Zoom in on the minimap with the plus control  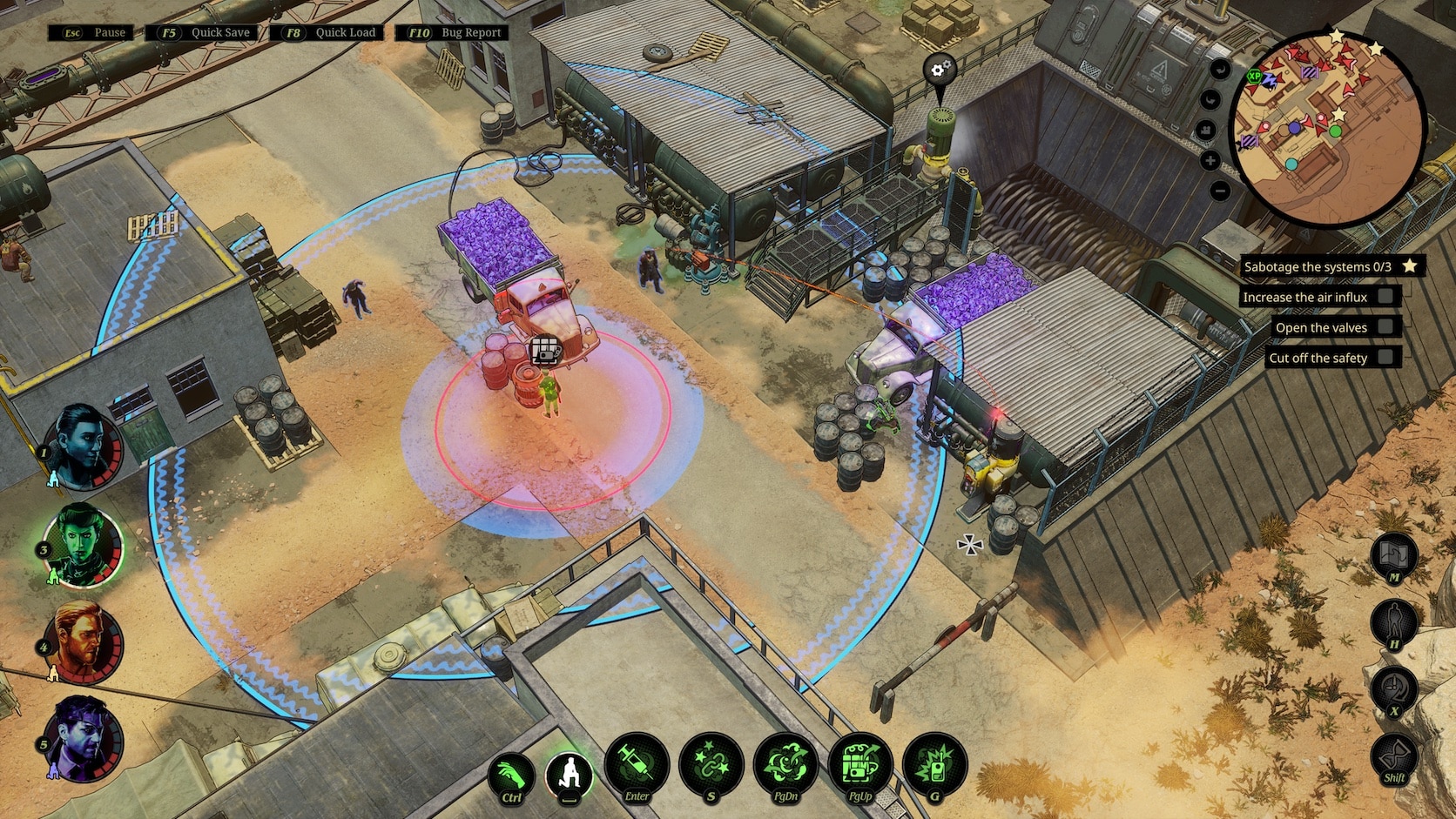tap(1212, 160)
